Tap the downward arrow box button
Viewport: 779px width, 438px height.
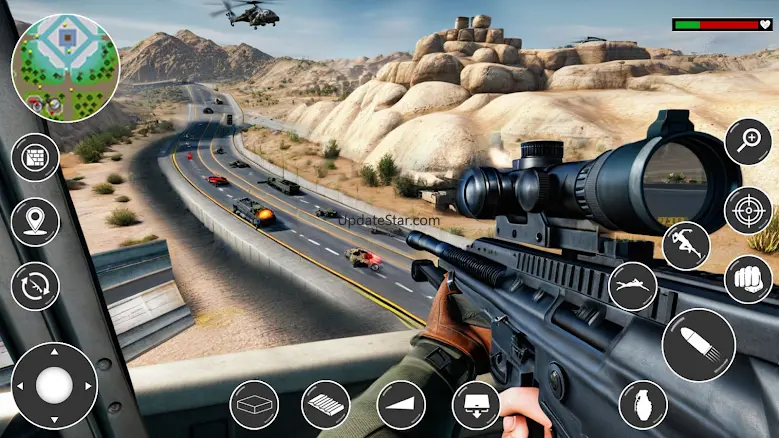coord(476,405)
